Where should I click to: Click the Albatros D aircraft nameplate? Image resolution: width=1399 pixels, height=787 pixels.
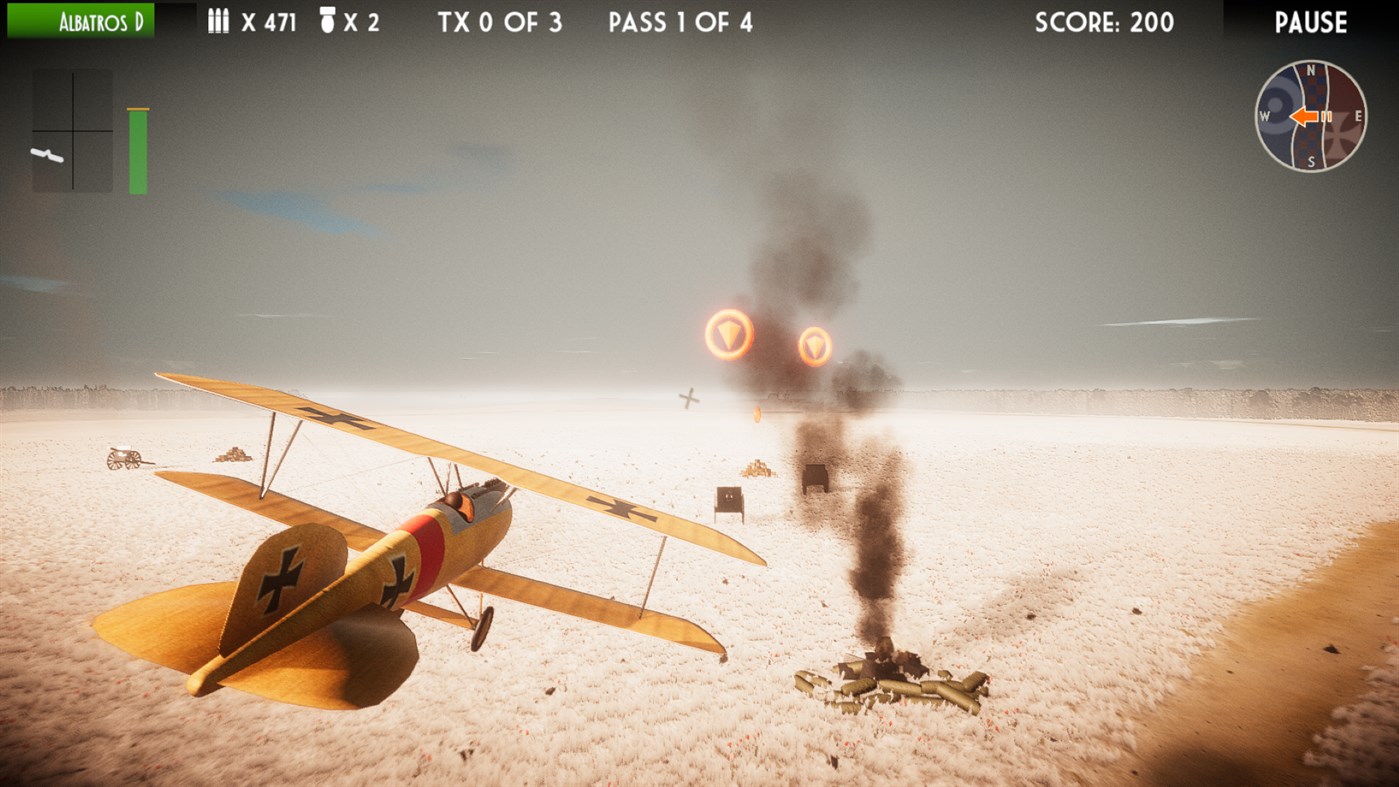pos(80,20)
